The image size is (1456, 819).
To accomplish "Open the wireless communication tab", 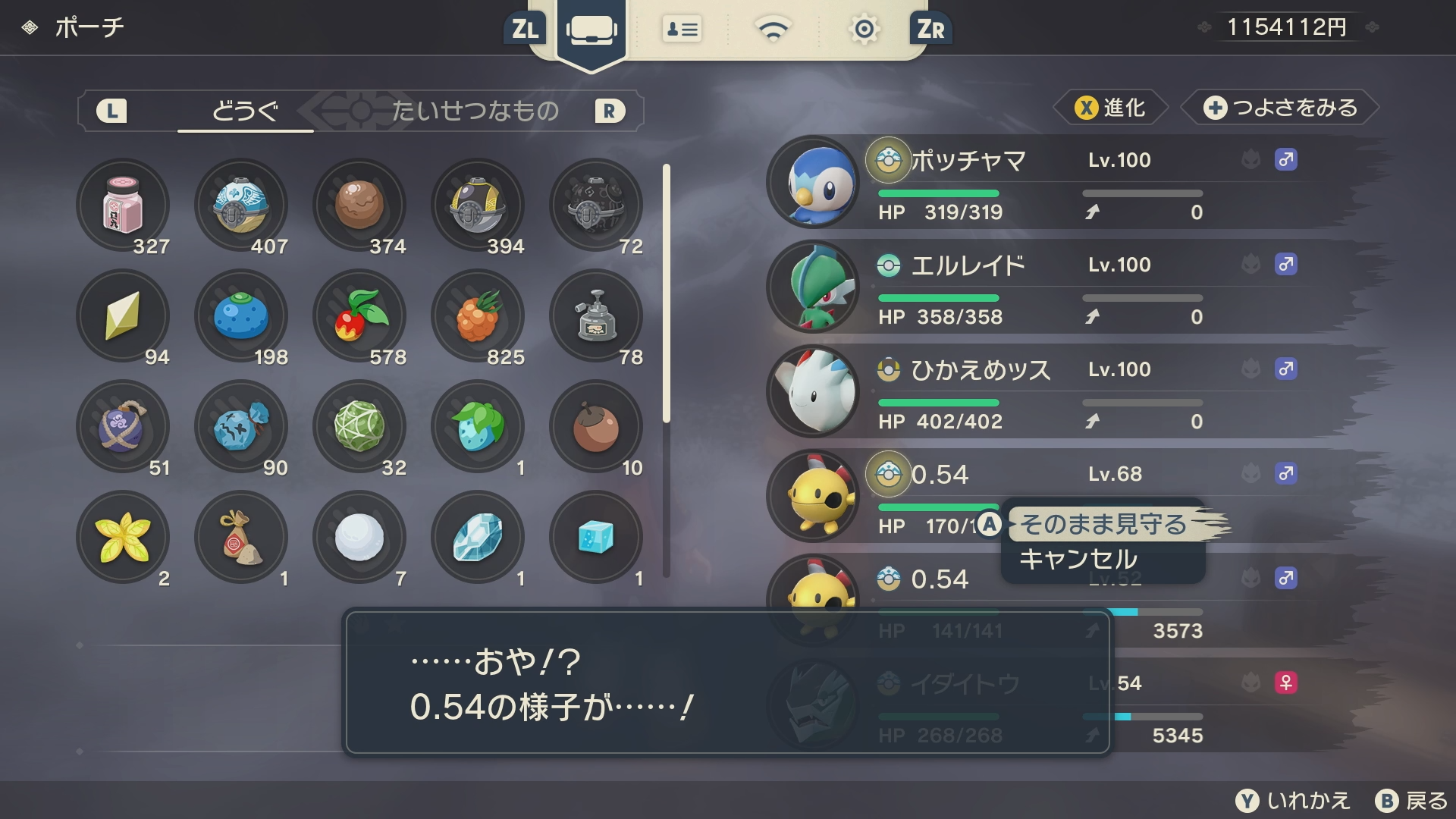I will coord(773,30).
